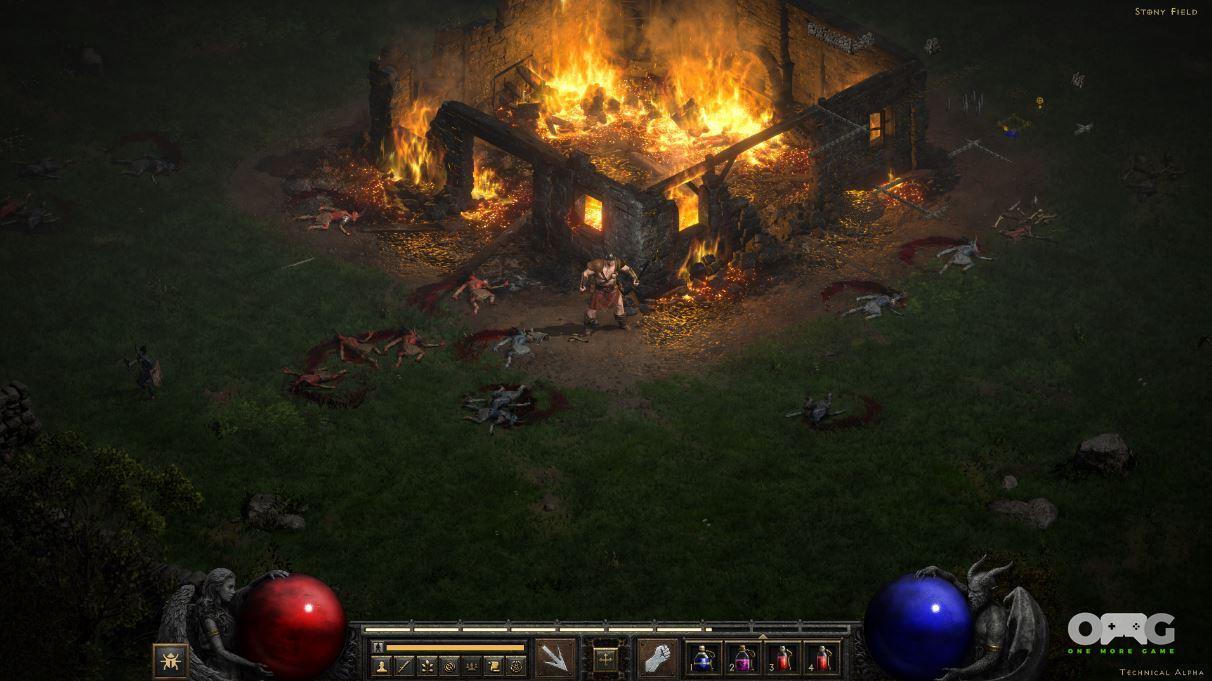Image resolution: width=1212 pixels, height=681 pixels.
Task: Open the quest log scroll button
Action: (x=494, y=666)
